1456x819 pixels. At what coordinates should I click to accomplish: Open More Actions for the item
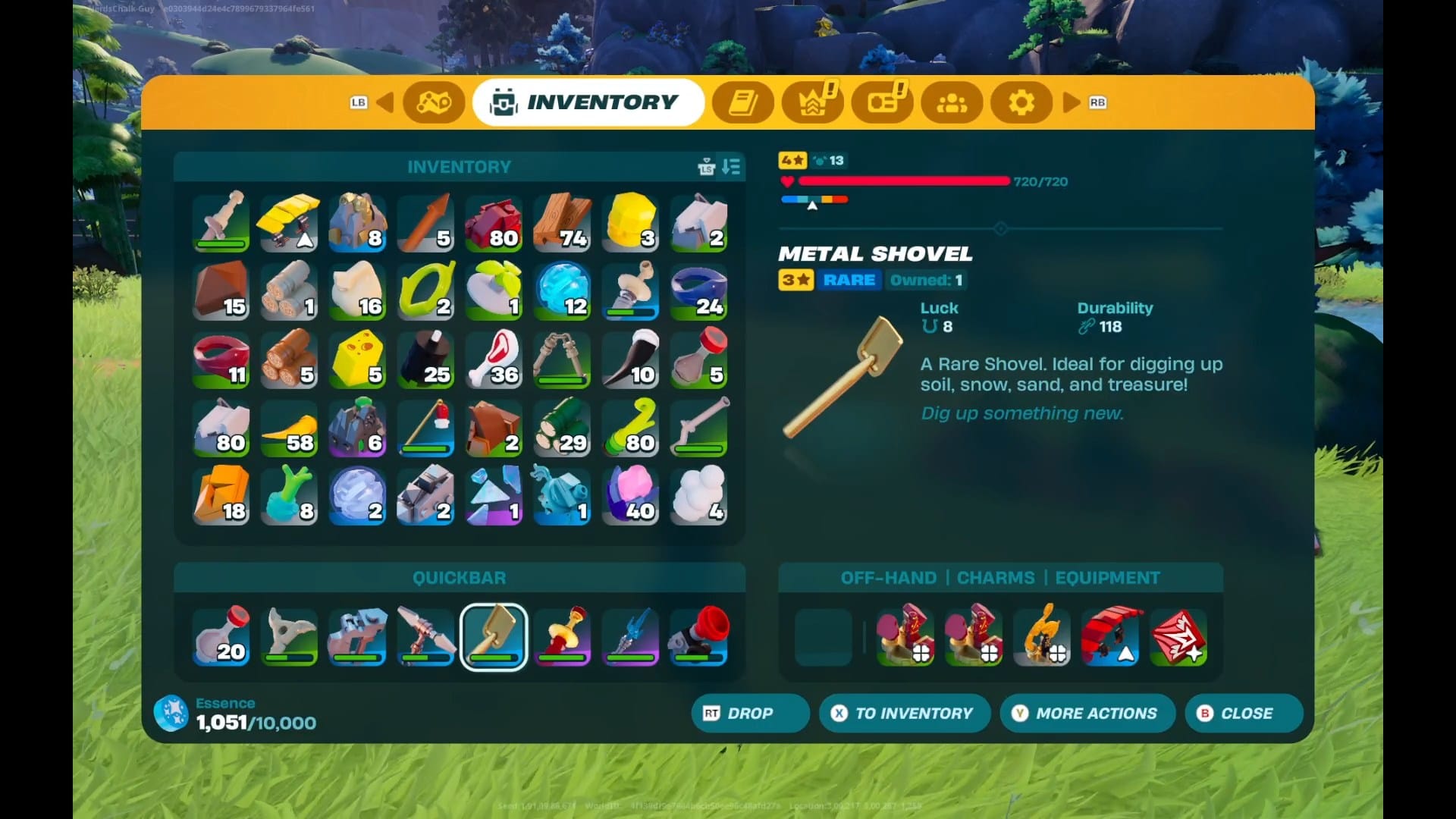1087,714
